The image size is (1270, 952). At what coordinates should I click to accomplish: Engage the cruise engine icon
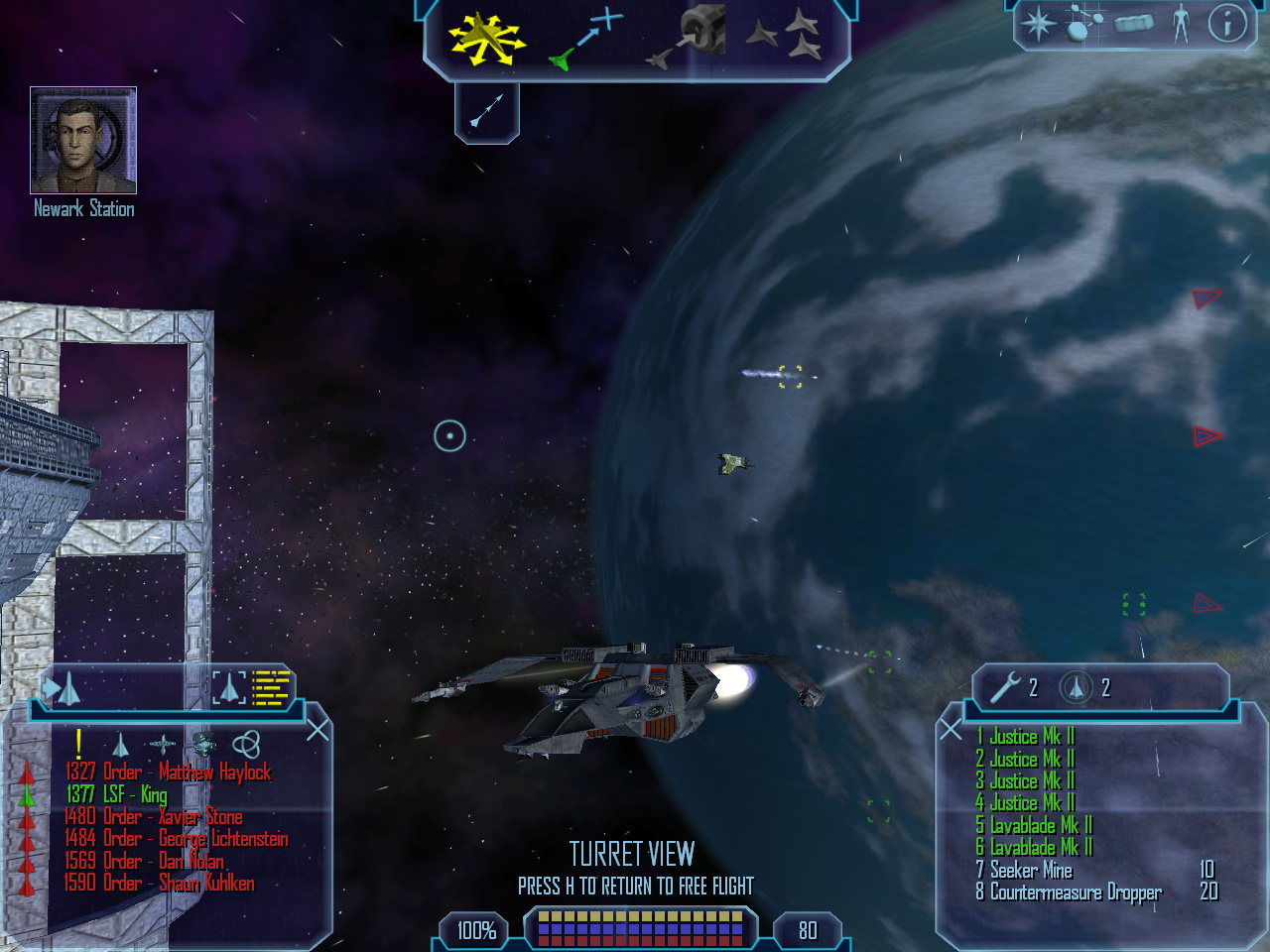click(486, 110)
